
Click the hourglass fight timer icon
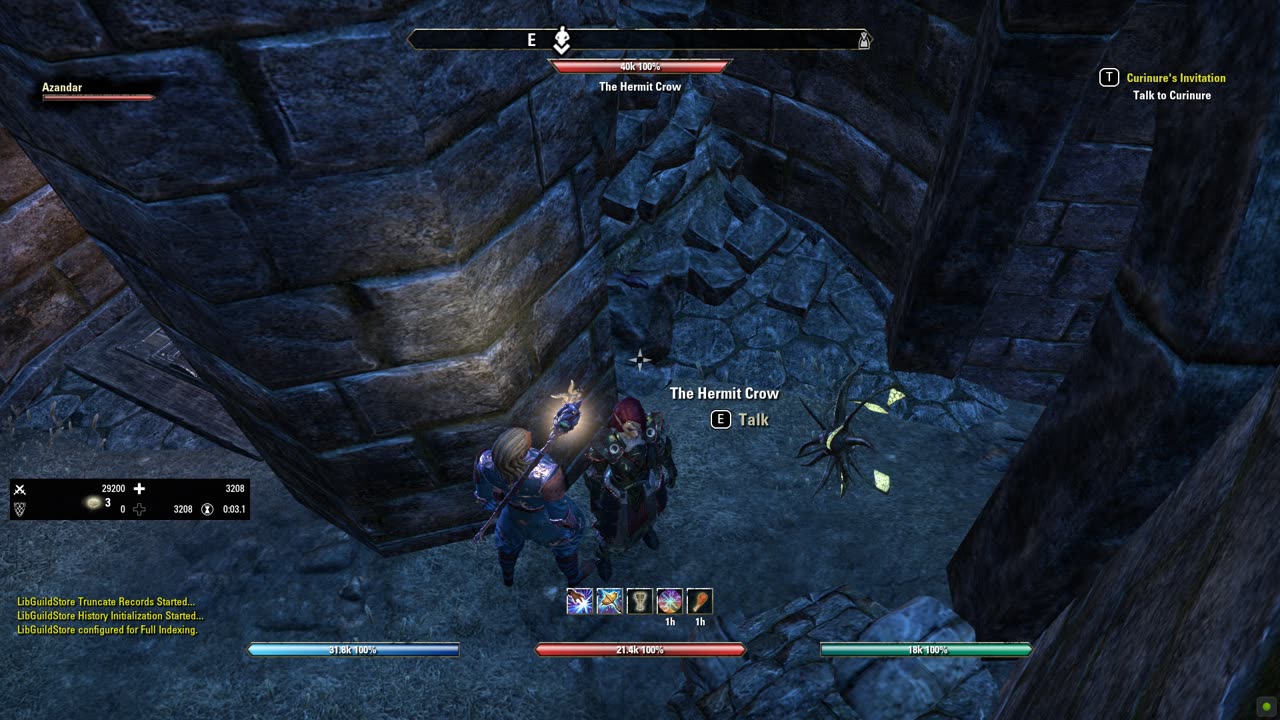207,509
